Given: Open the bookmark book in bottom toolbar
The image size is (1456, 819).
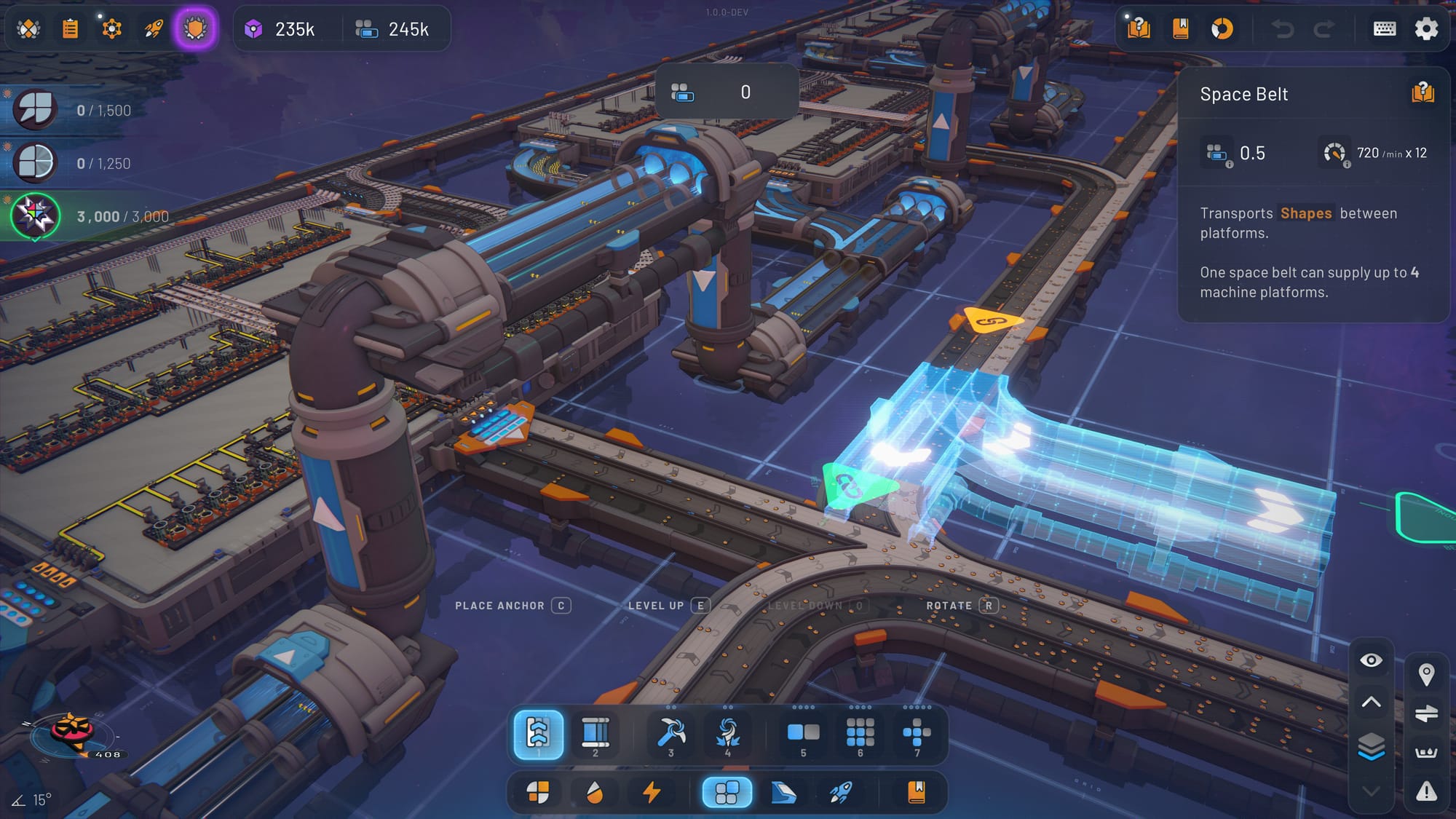Looking at the screenshot, I should click(917, 792).
